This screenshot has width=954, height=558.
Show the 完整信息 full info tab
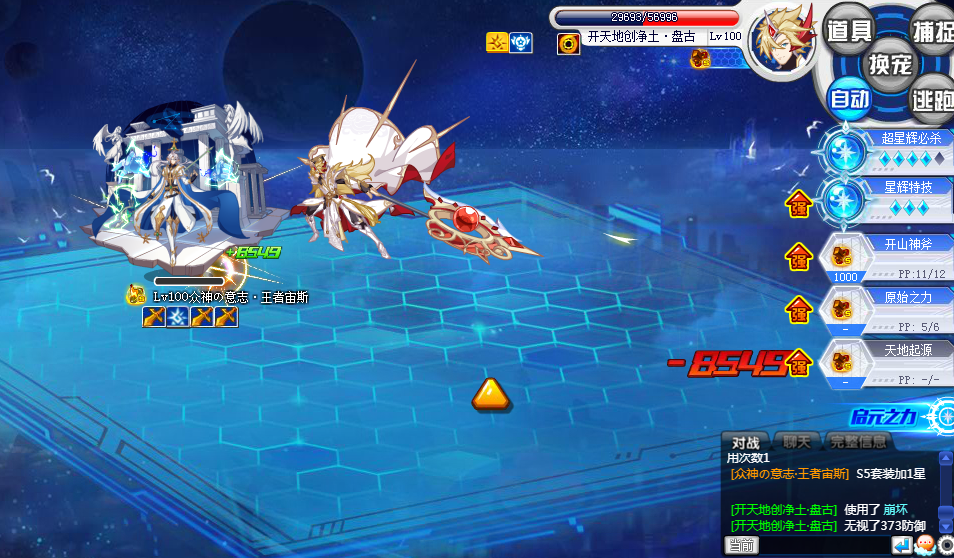click(x=857, y=442)
